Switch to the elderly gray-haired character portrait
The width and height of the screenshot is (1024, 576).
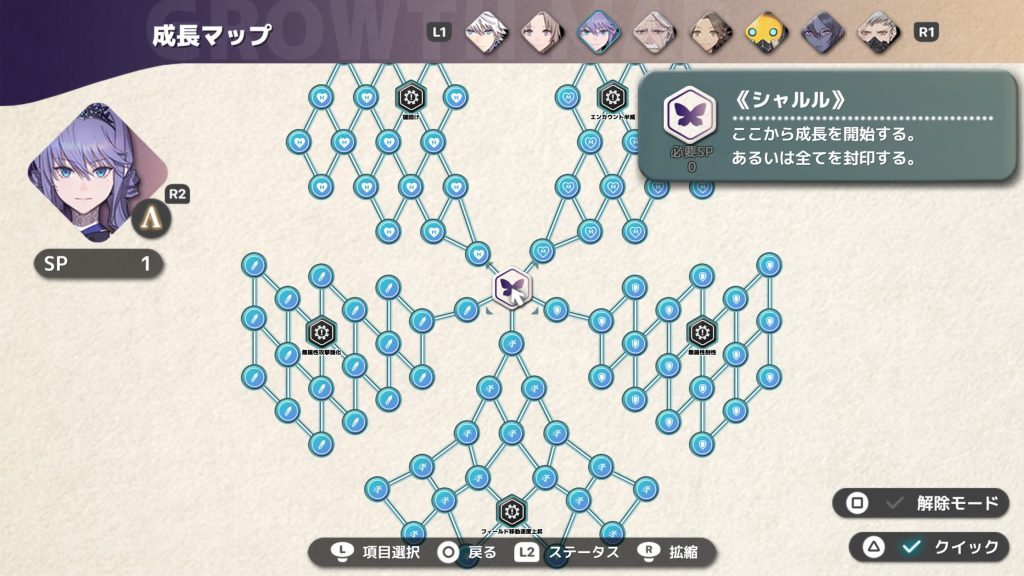coord(652,31)
